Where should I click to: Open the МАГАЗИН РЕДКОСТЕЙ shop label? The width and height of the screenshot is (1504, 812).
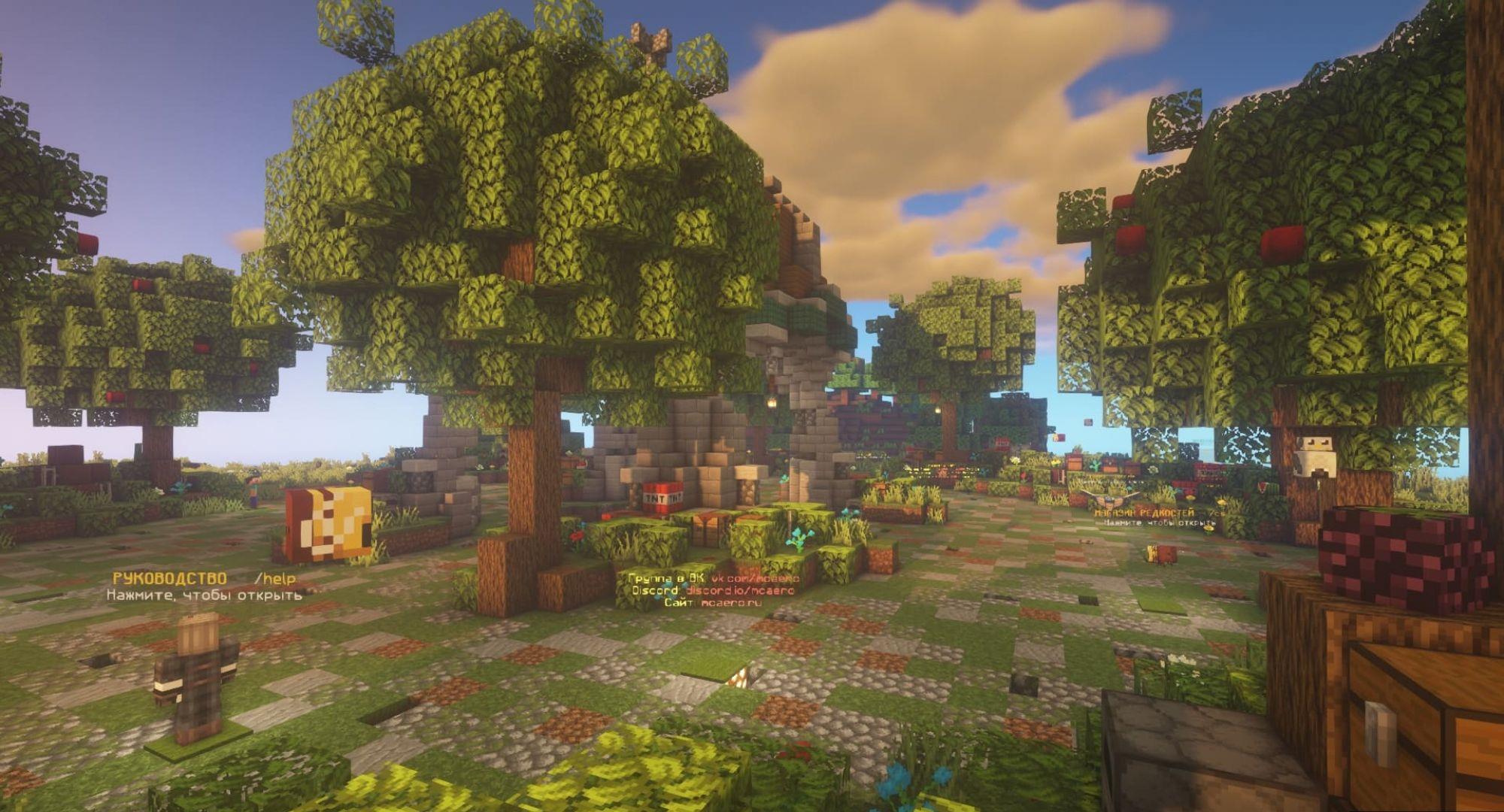tap(1148, 513)
